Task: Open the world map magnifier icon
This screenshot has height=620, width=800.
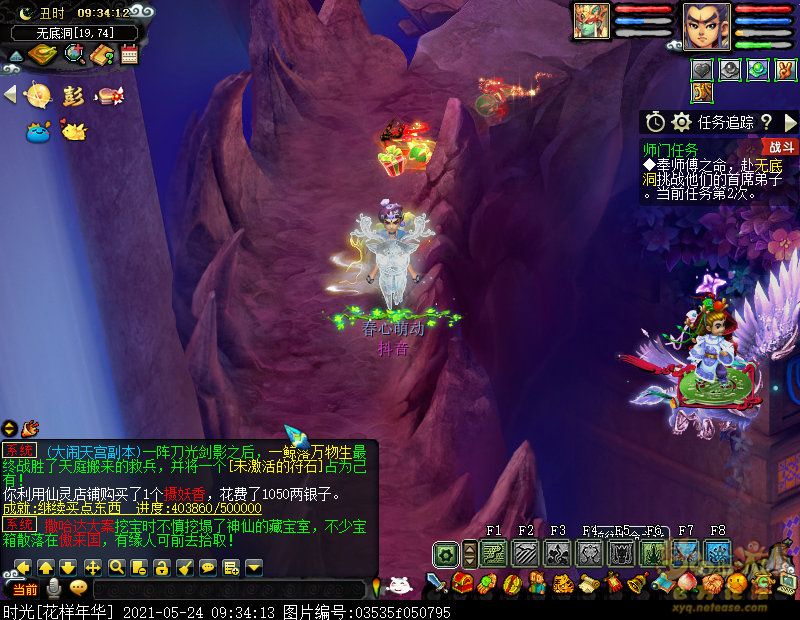Action: pyautogui.click(x=74, y=55)
